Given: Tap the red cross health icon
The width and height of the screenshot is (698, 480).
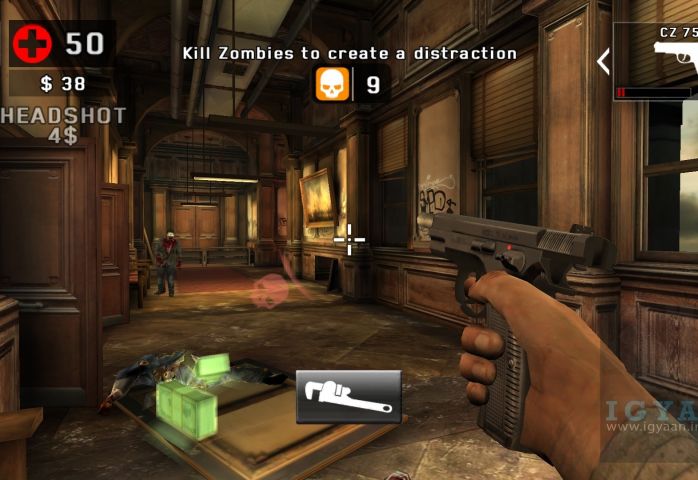Looking at the screenshot, I should click(x=32, y=44).
